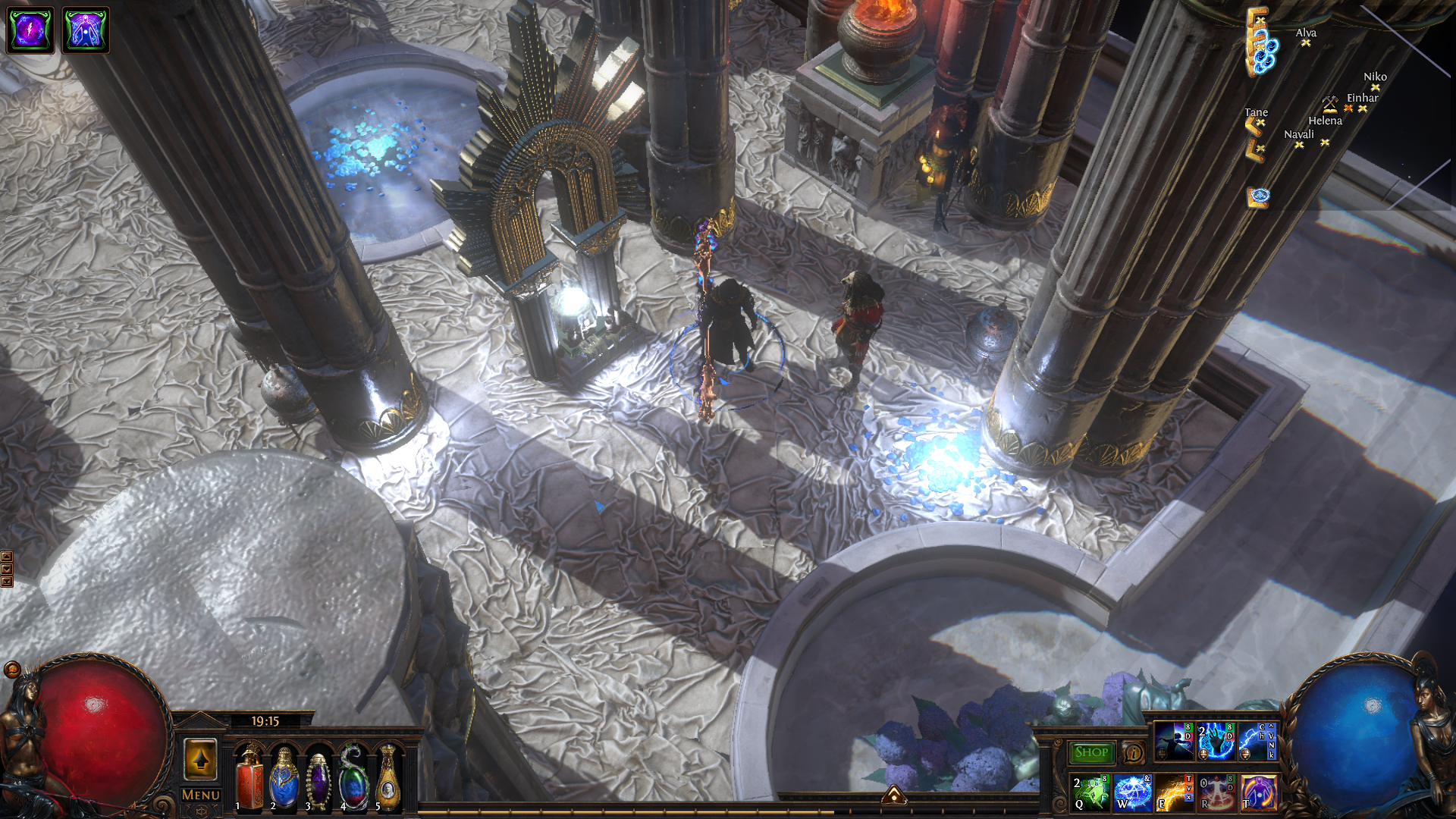This screenshot has width=1456, height=819.
Task: Select the red ritual figure skill on R
Action: point(1216,792)
